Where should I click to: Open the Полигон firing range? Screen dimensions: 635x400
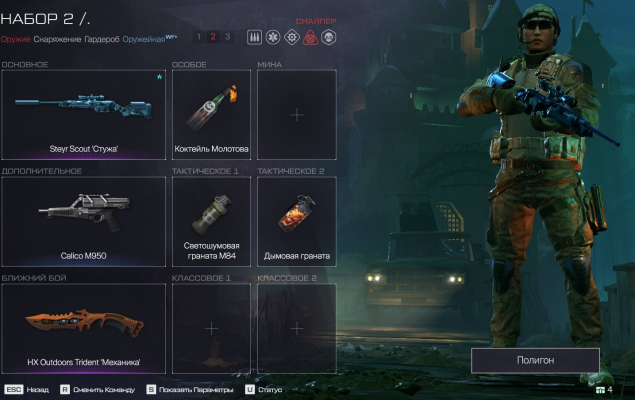(x=535, y=360)
